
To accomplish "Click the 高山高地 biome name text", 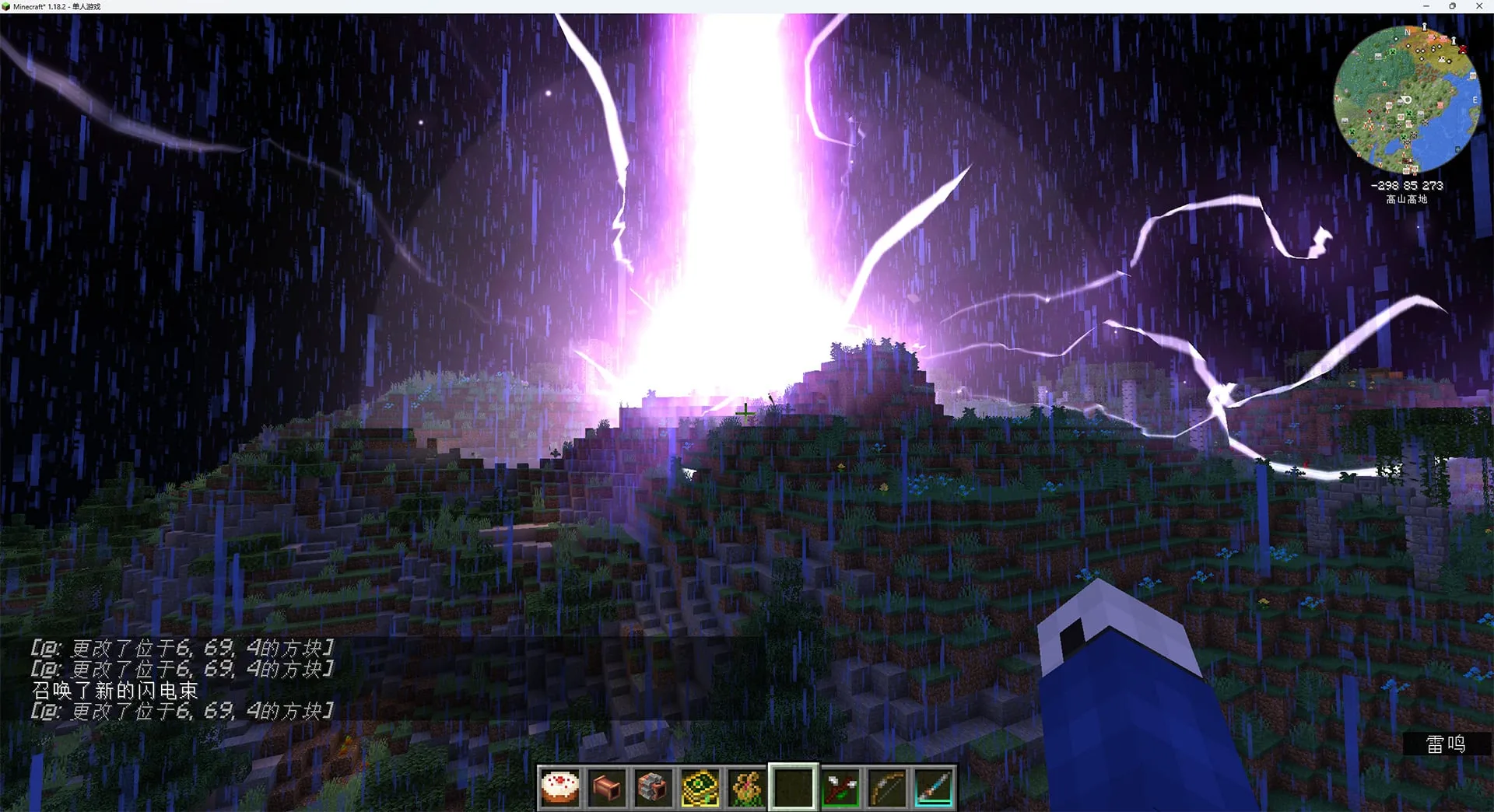I will 1405,198.
